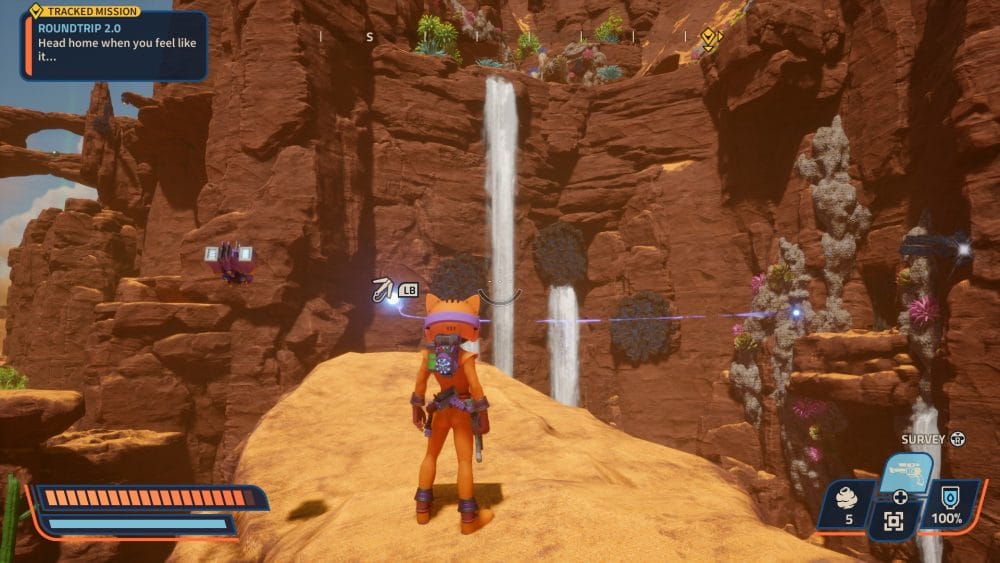1000x563 pixels.
Task: Choose the goo item slot with count 5
Action: pos(845,505)
